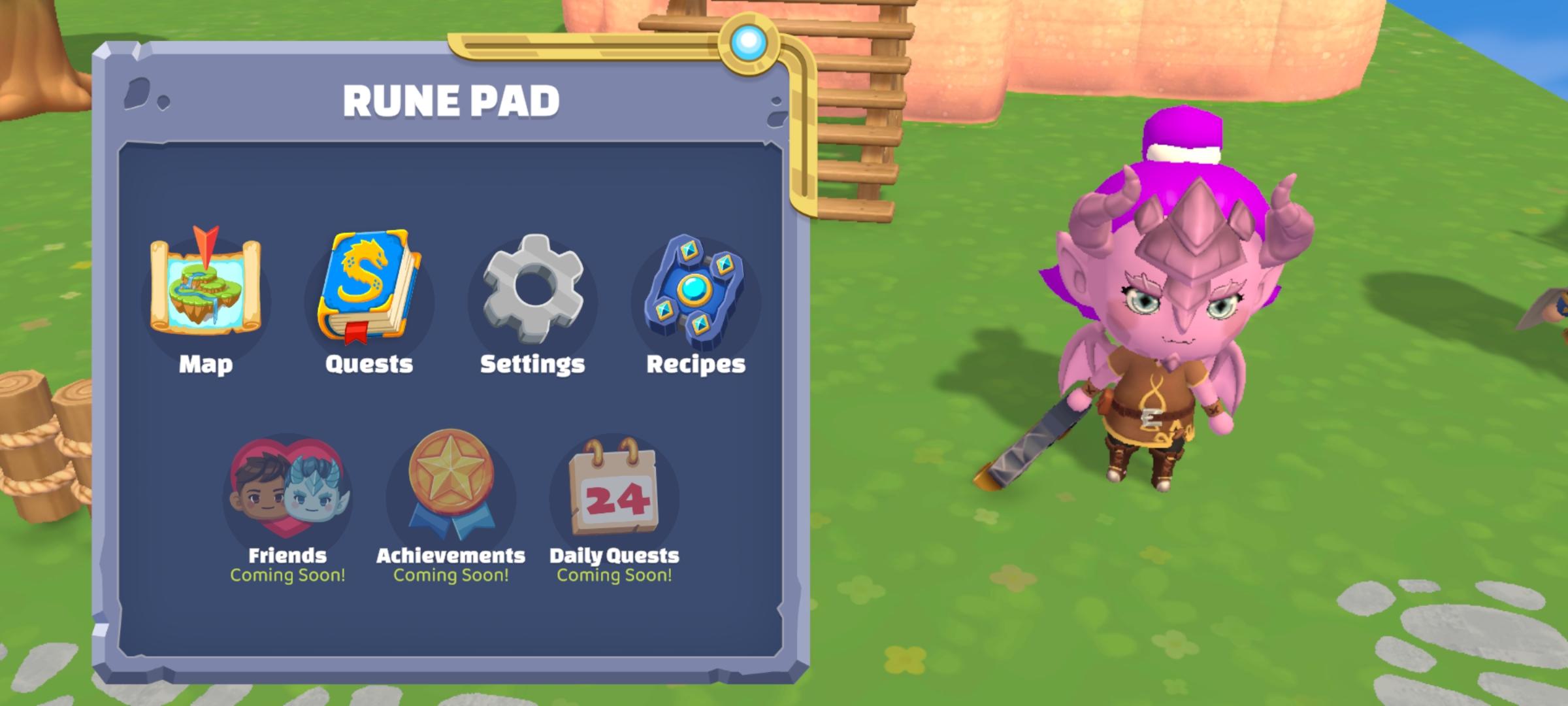Click the glowing orb on the panel corner
The width and height of the screenshot is (1568, 706).
point(747,41)
